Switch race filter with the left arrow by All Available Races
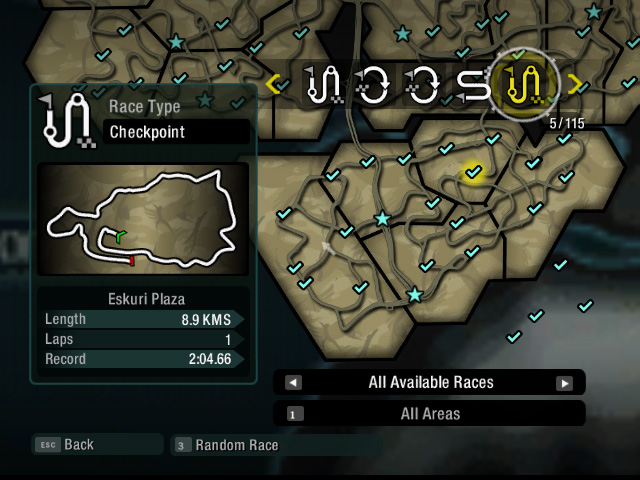Screen dimensions: 640x480 tap(293, 382)
